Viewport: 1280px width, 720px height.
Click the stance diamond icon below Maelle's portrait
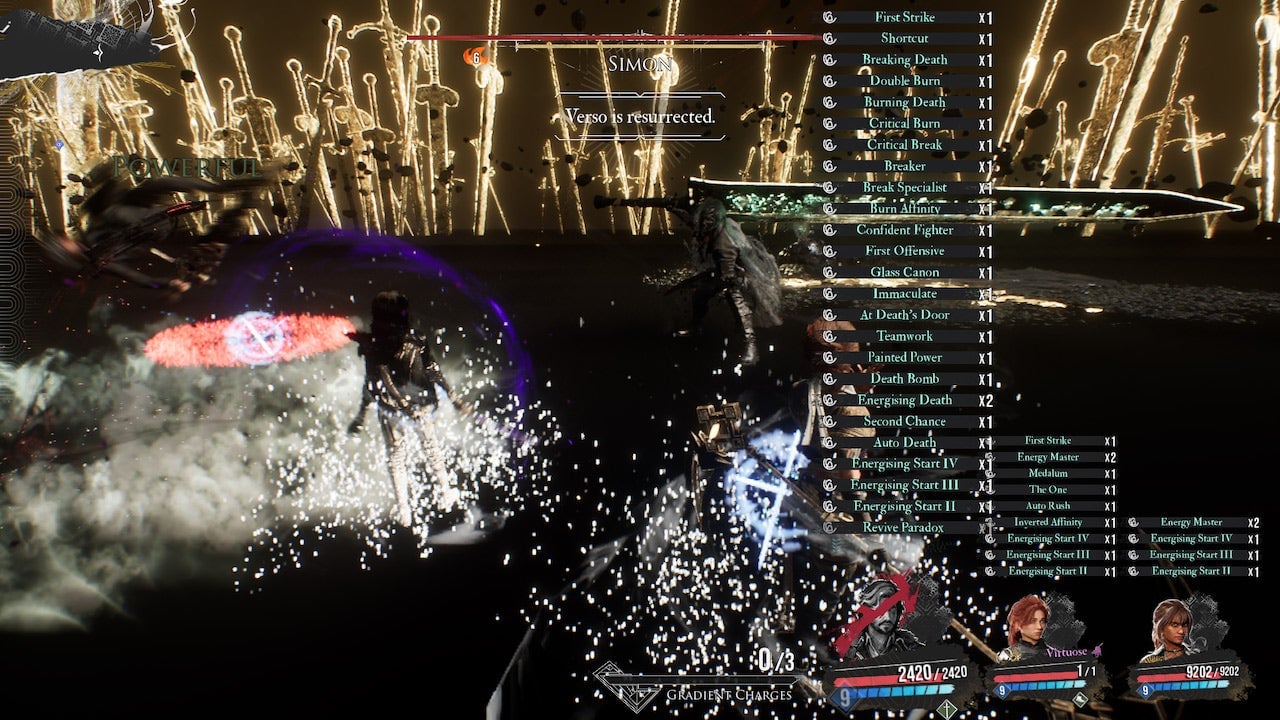[x=1080, y=697]
